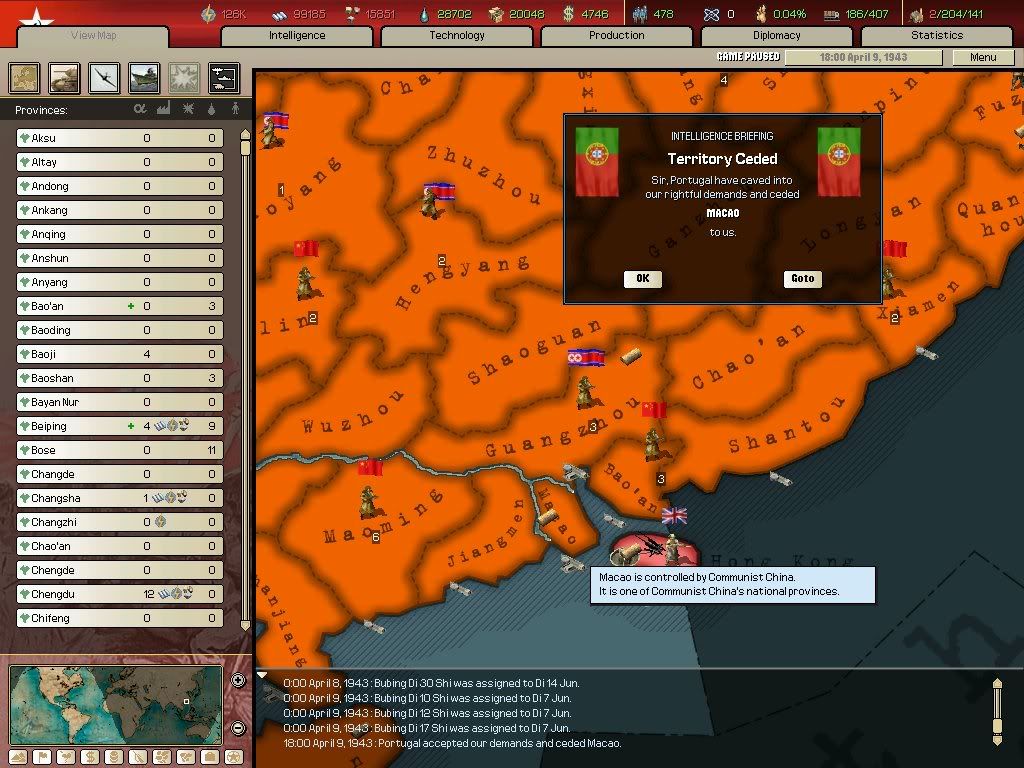Screen dimensions: 1024x768
Task: Open the game Menu button
Action: coord(983,57)
